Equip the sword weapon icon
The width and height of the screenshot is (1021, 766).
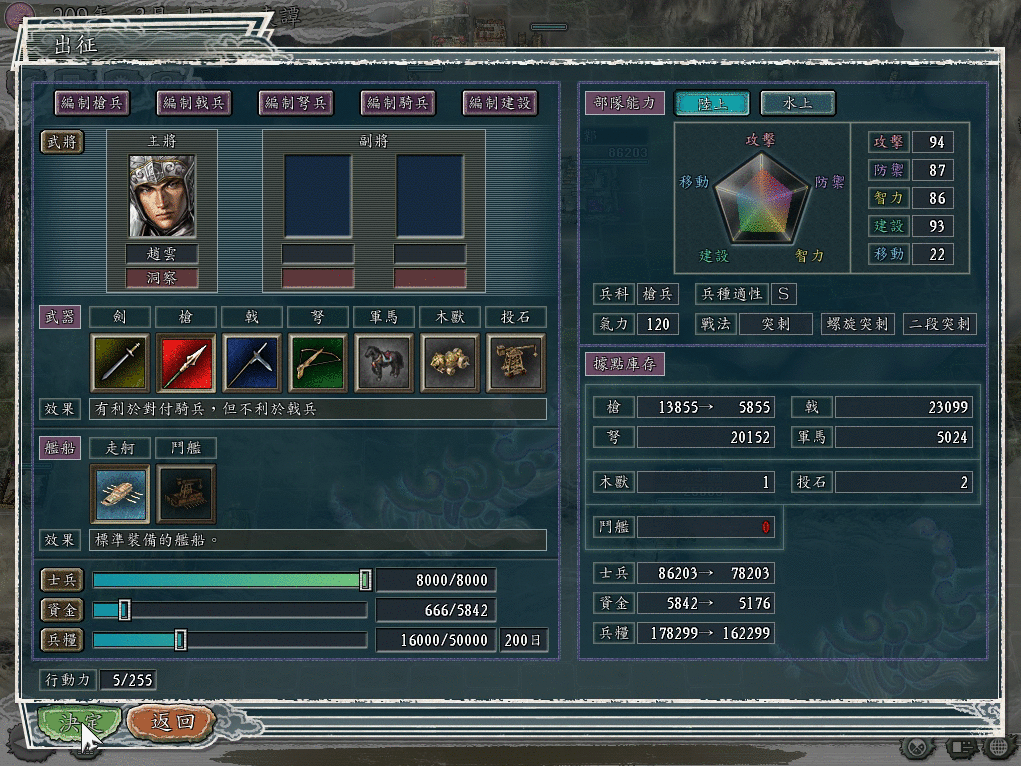coord(120,362)
